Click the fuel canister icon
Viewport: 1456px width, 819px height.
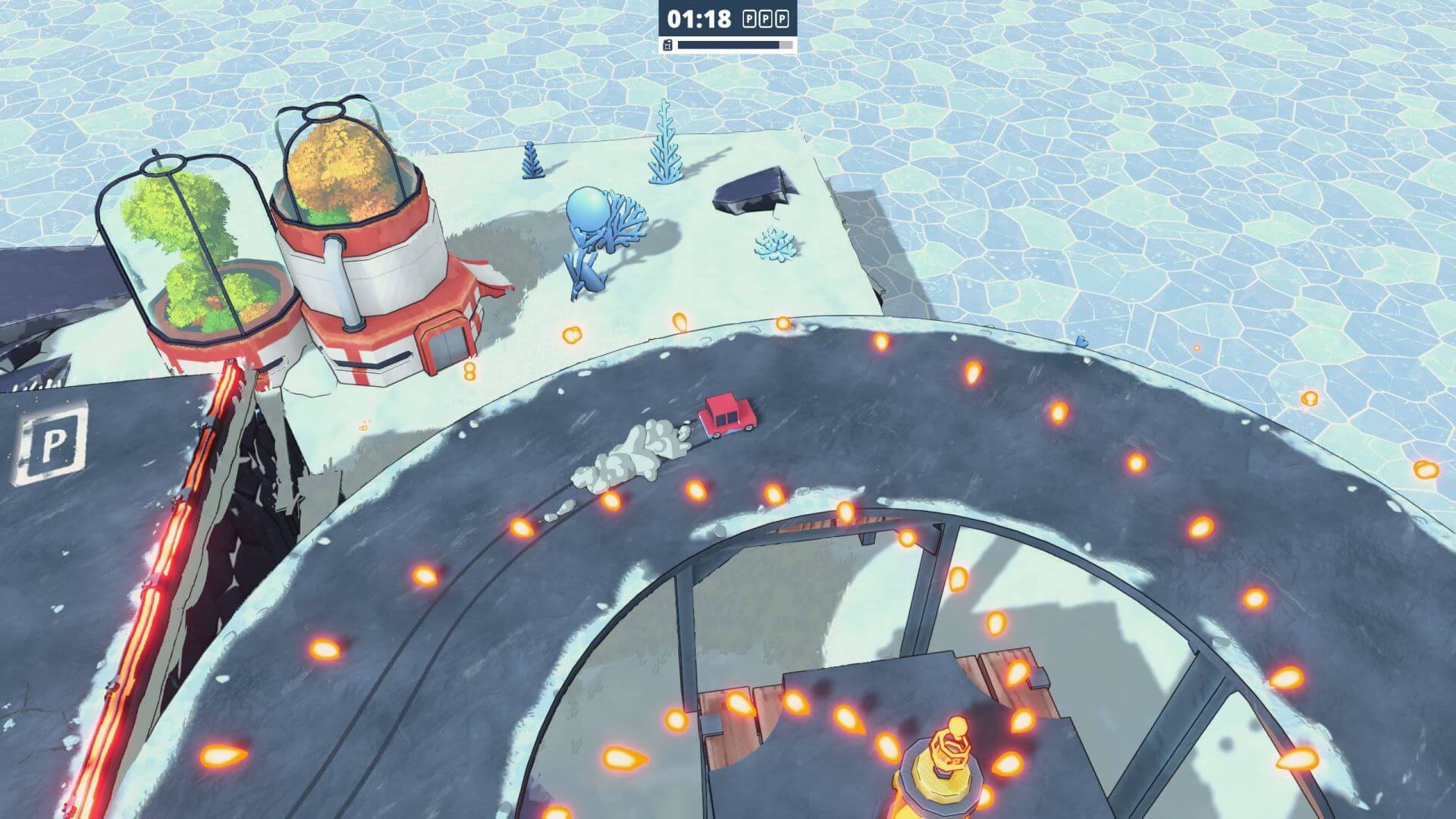coord(667,45)
